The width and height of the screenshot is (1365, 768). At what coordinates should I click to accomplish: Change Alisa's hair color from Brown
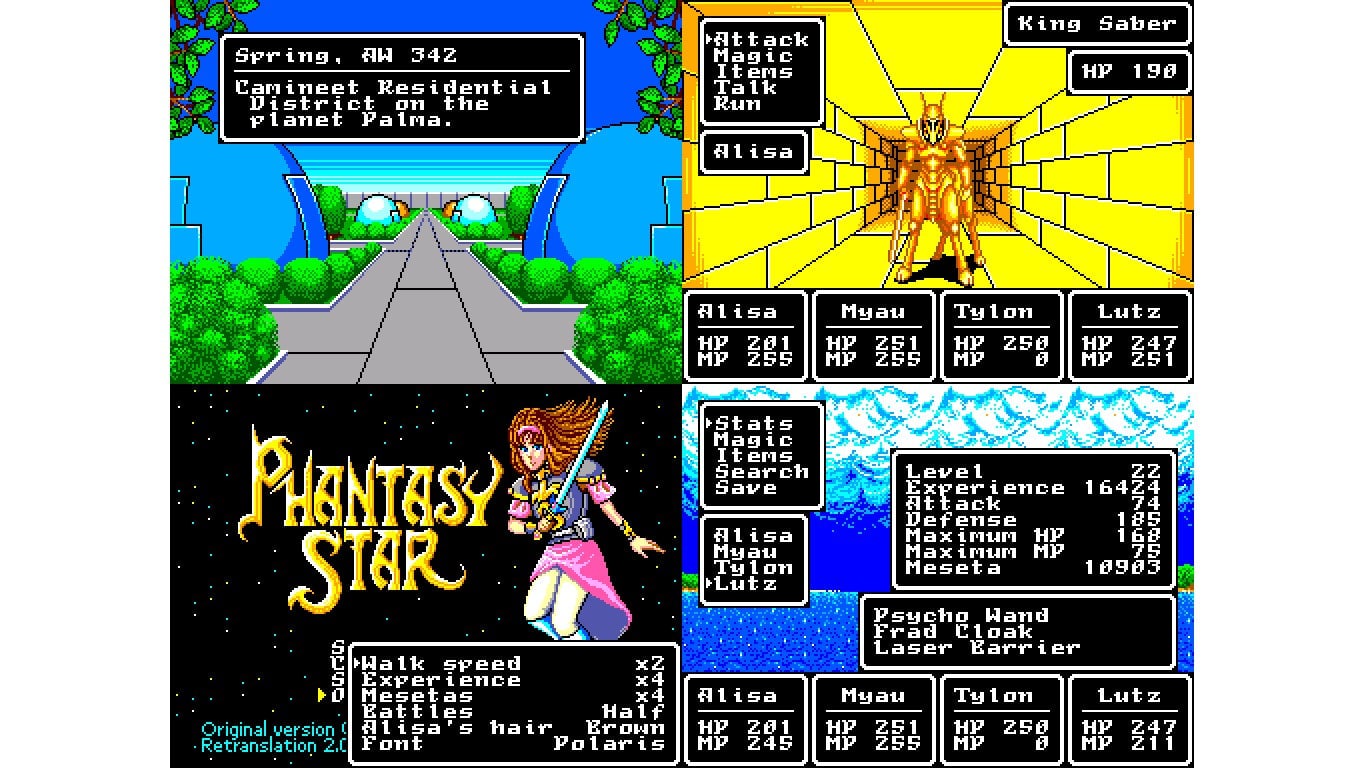click(x=455, y=727)
